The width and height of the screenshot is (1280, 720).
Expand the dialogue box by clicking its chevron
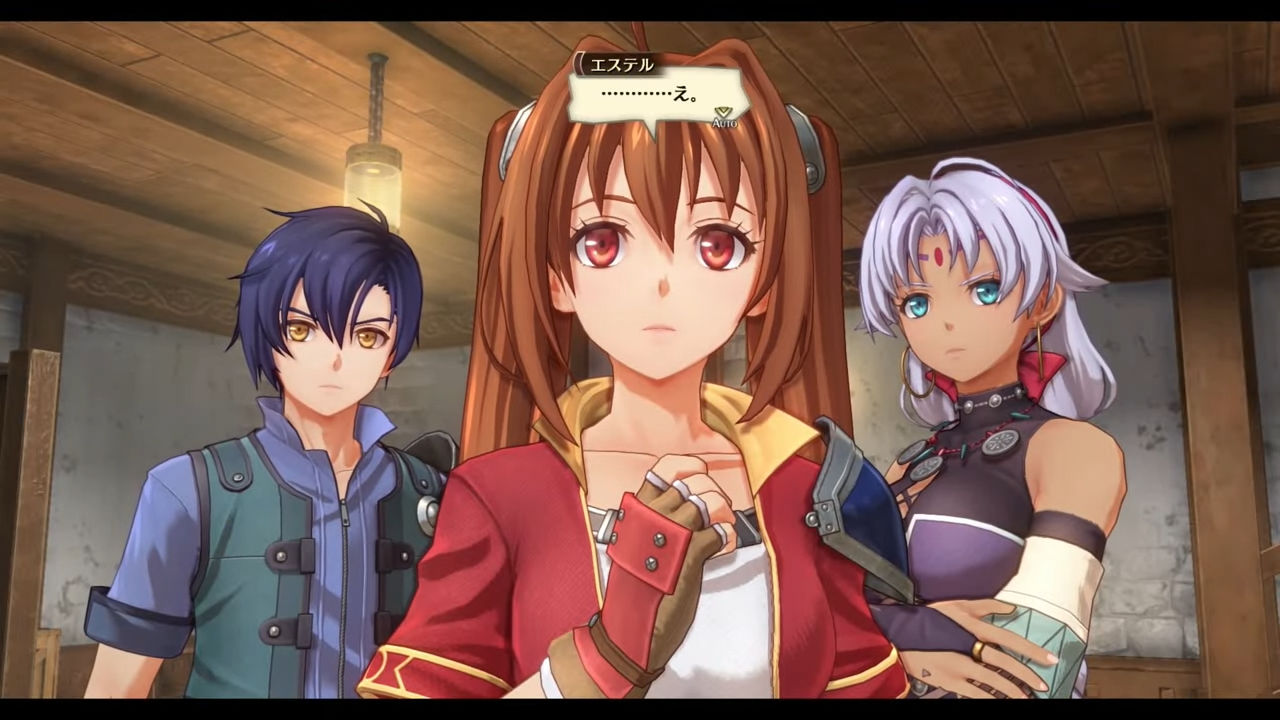point(723,112)
